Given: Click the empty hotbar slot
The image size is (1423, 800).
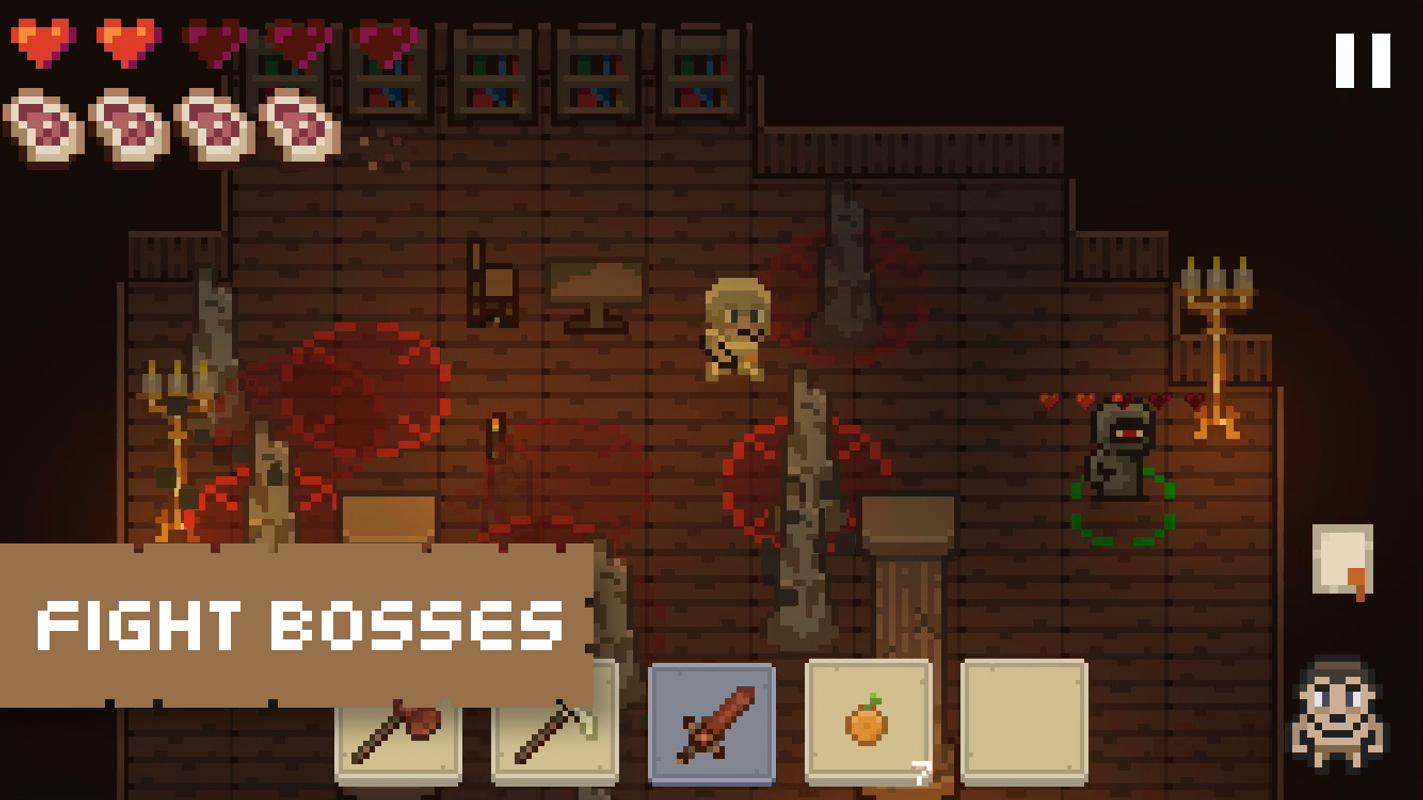Looking at the screenshot, I should coord(1024,721).
